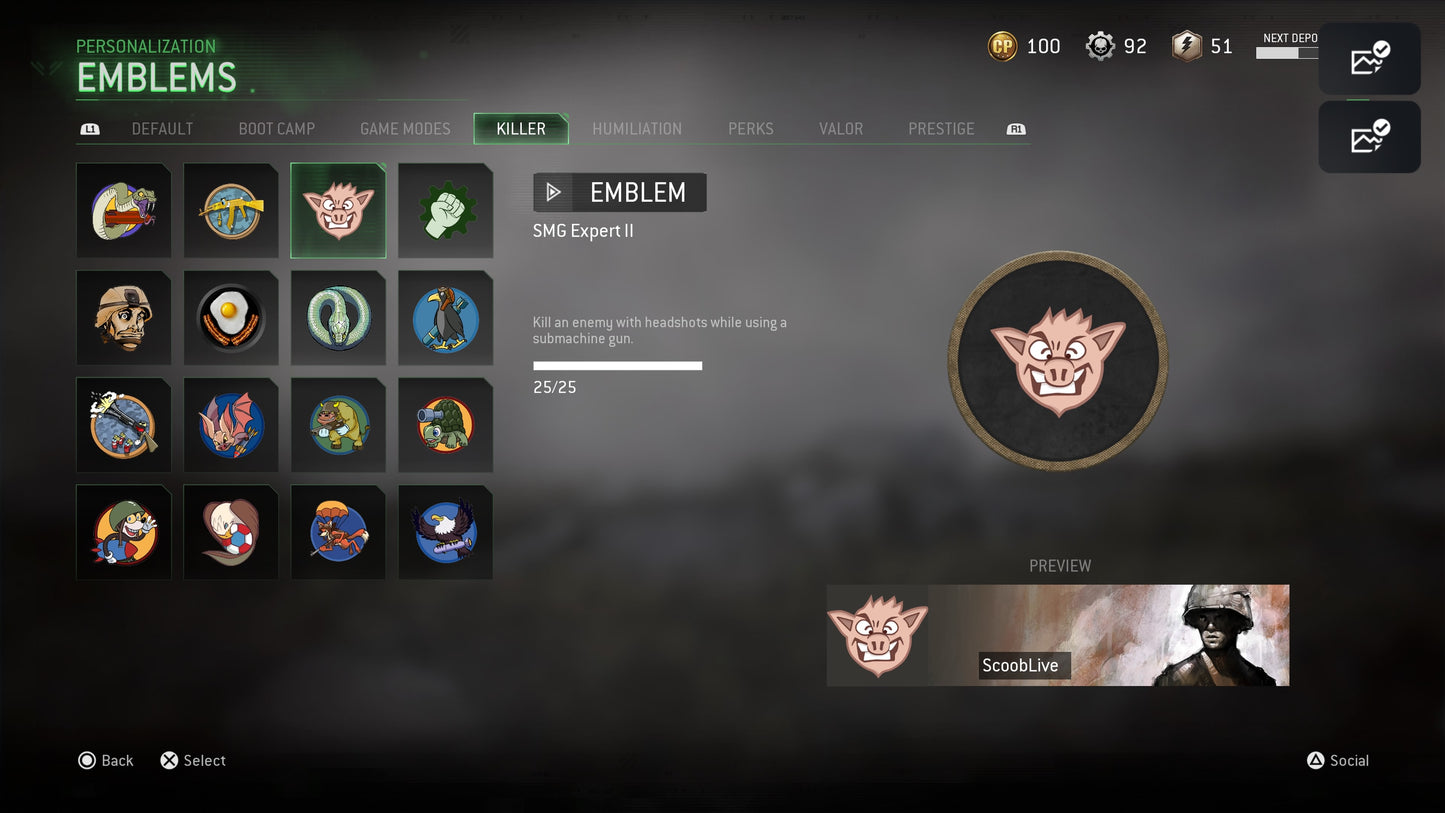
Task: Select the fried egg and bacon emblem
Action: click(231, 317)
